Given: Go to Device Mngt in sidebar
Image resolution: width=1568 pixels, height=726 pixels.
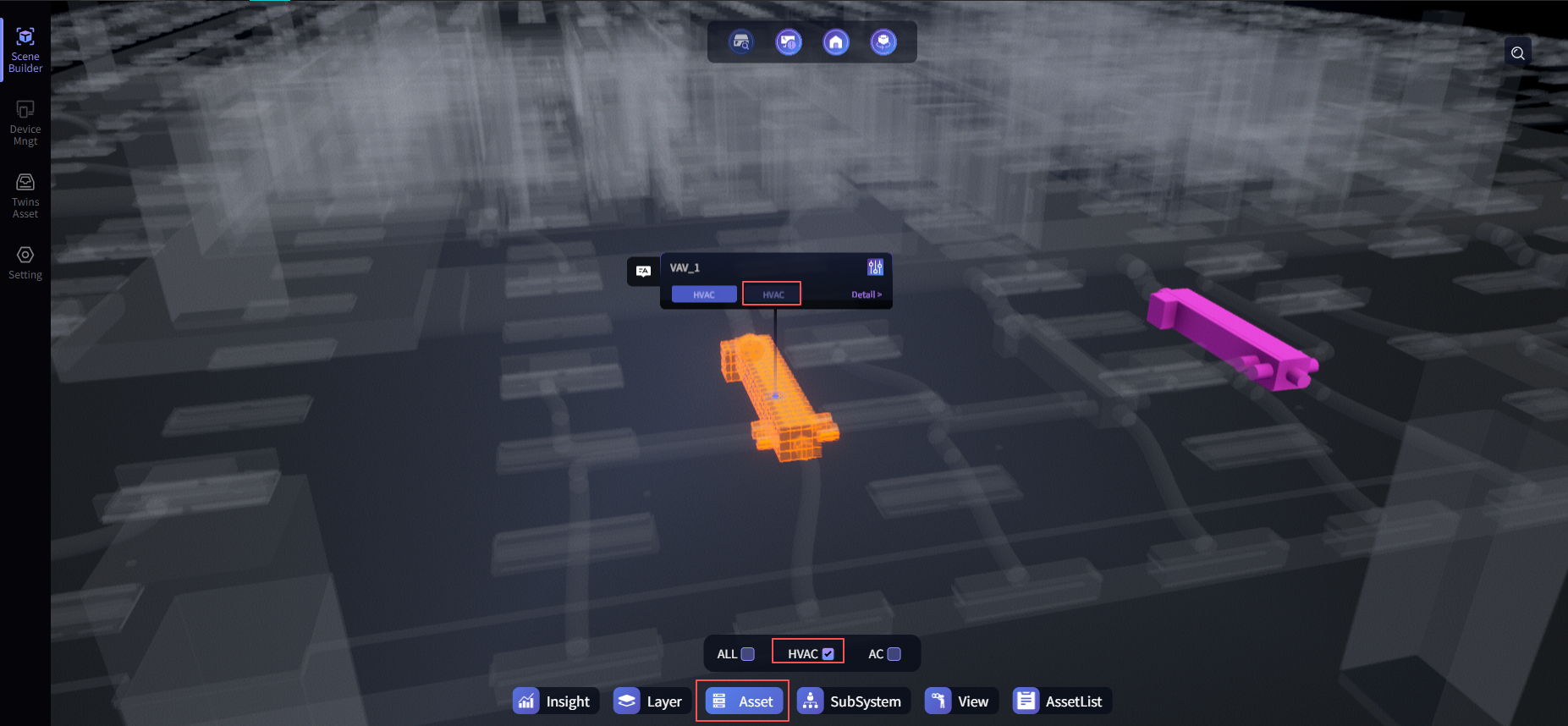Looking at the screenshot, I should pos(25,123).
